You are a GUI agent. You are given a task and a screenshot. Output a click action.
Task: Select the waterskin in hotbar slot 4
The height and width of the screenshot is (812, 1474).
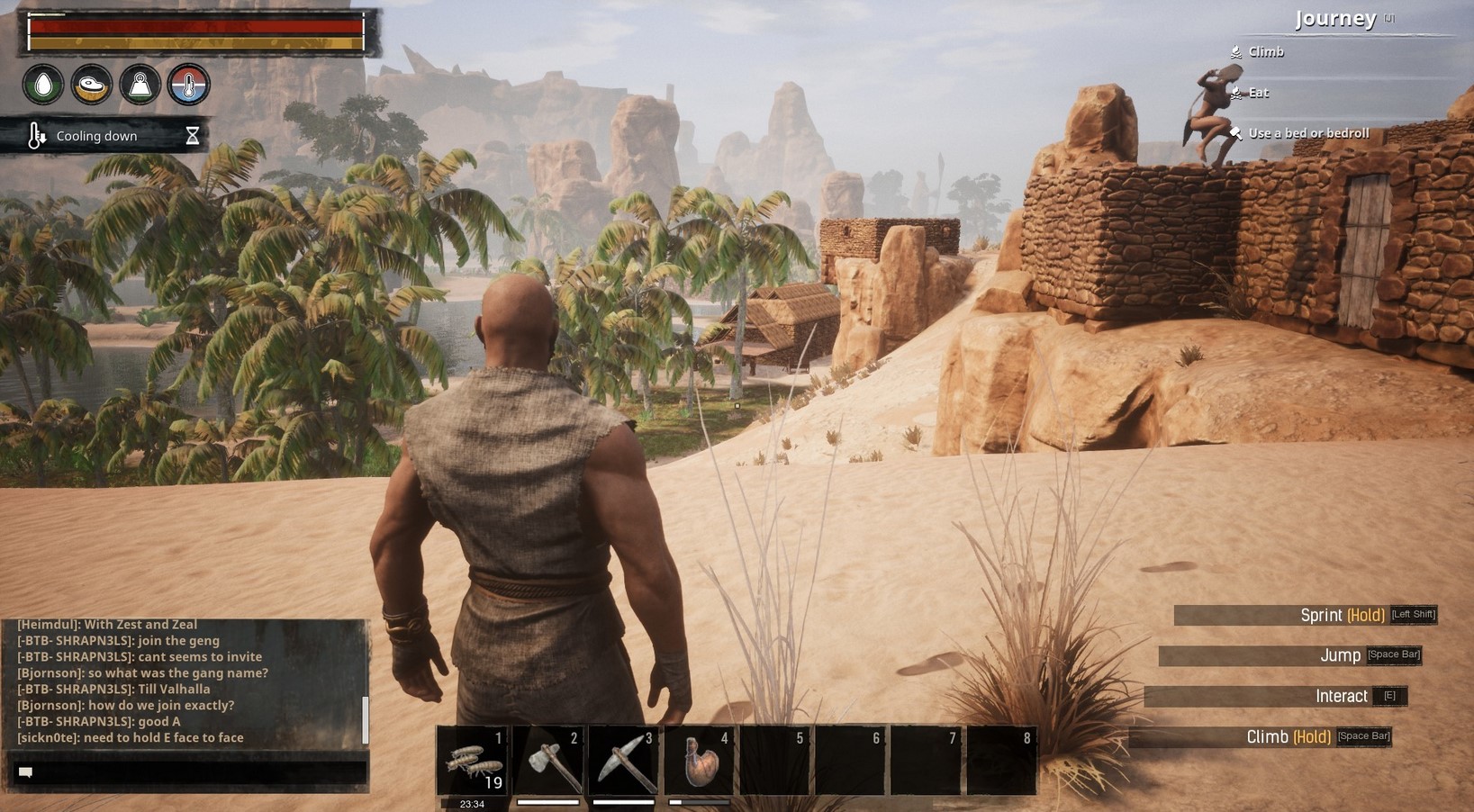(x=700, y=761)
